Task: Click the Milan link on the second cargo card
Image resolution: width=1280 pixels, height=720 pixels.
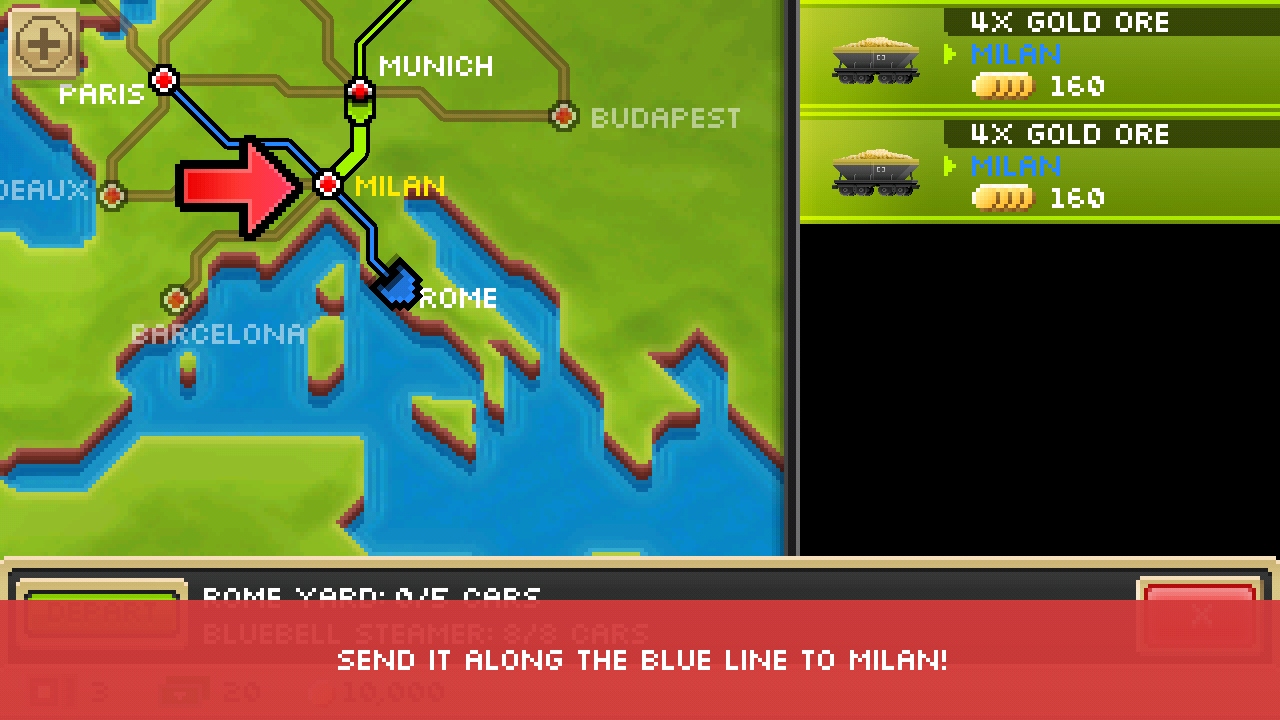Action: pyautogui.click(x=1017, y=167)
